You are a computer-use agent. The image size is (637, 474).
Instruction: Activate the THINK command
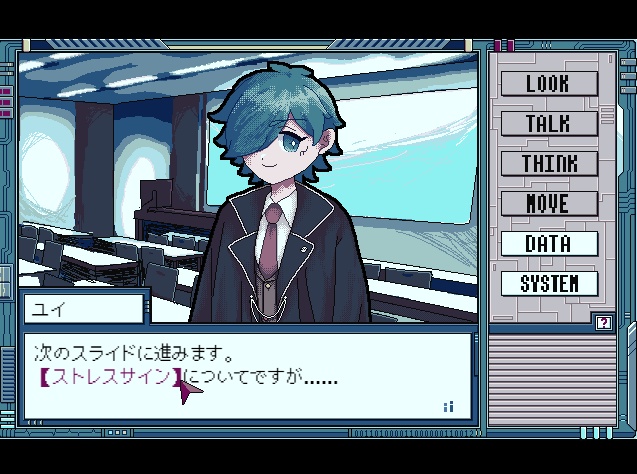coord(548,163)
